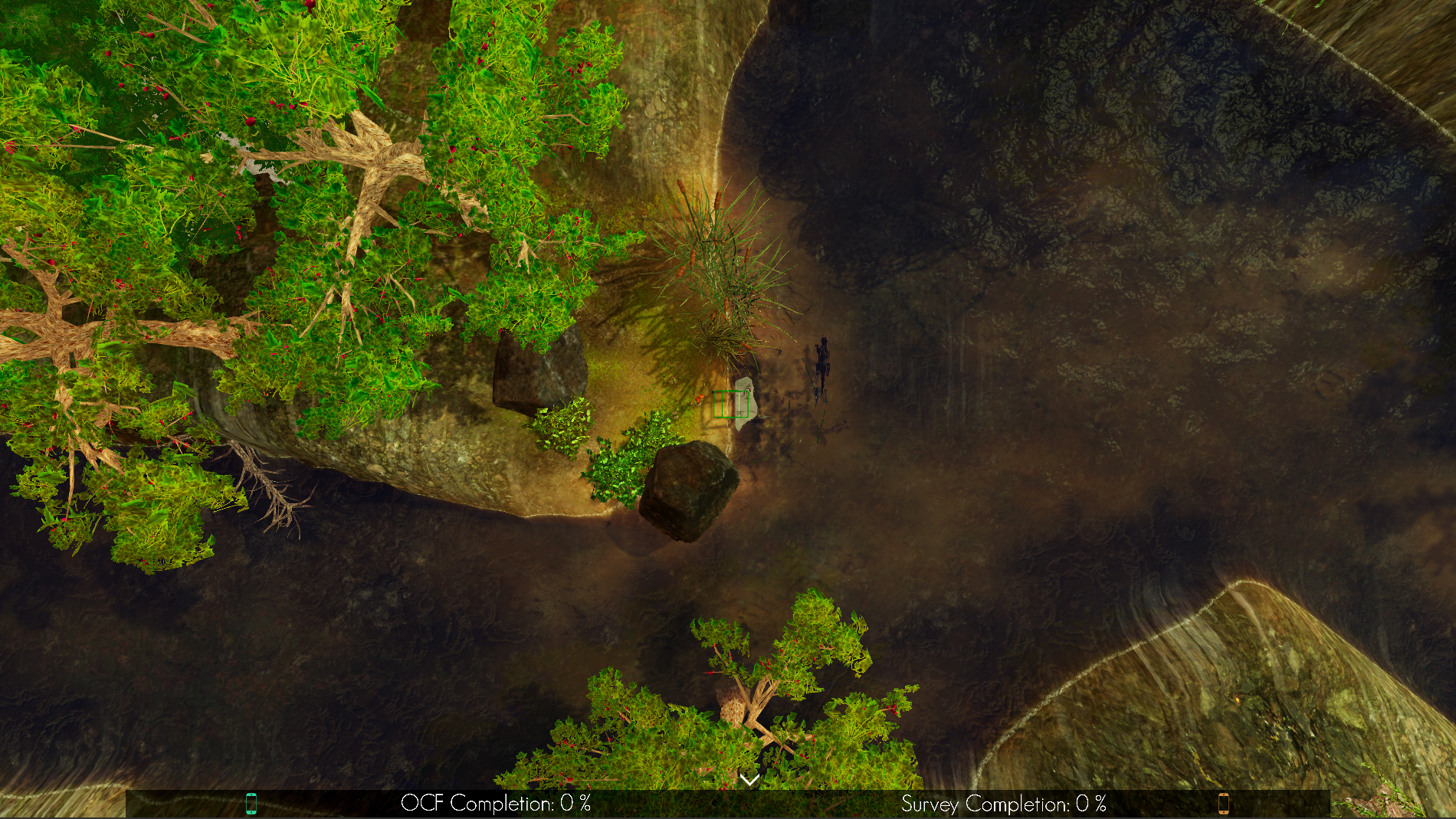
Task: Open the green phone icon
Action: [251, 803]
